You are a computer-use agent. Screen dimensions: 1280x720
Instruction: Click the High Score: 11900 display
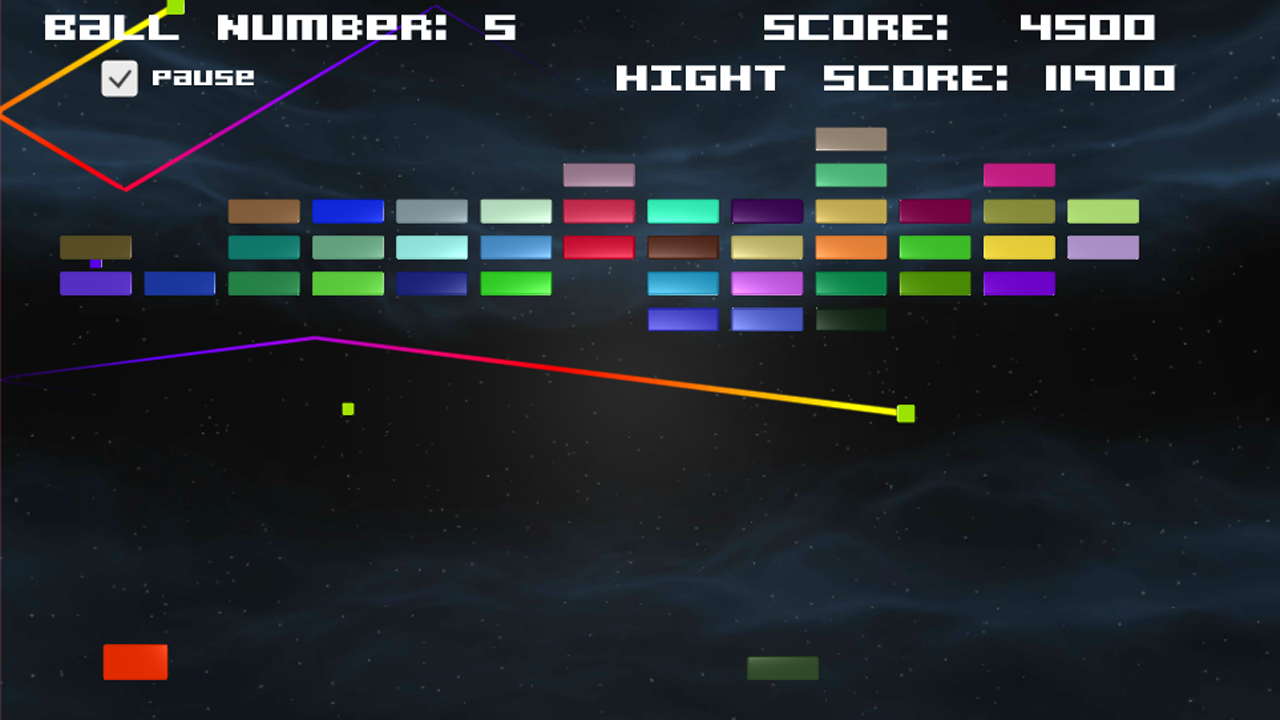897,78
